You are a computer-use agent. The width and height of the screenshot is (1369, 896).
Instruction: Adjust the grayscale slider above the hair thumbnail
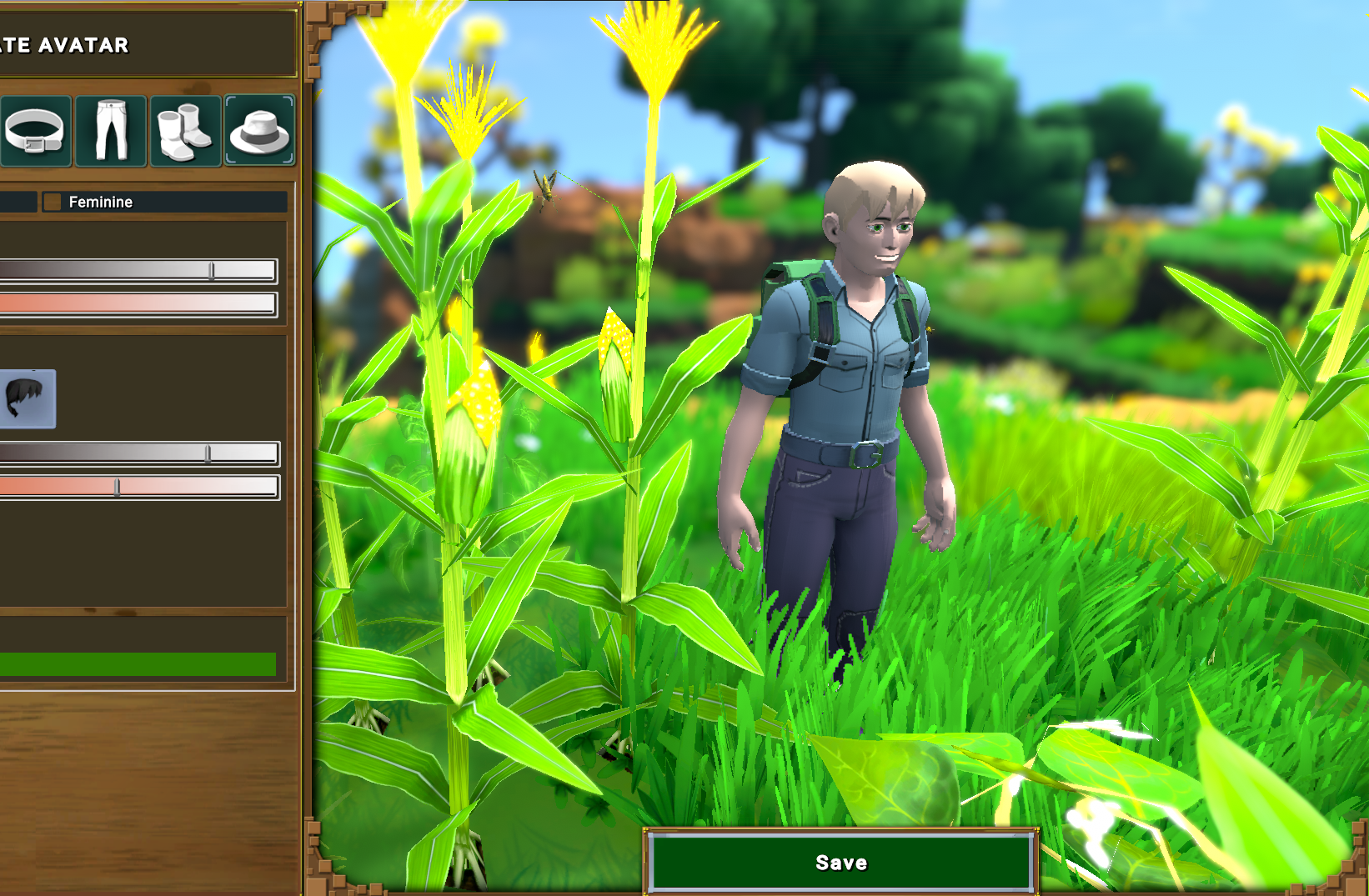click(x=212, y=270)
